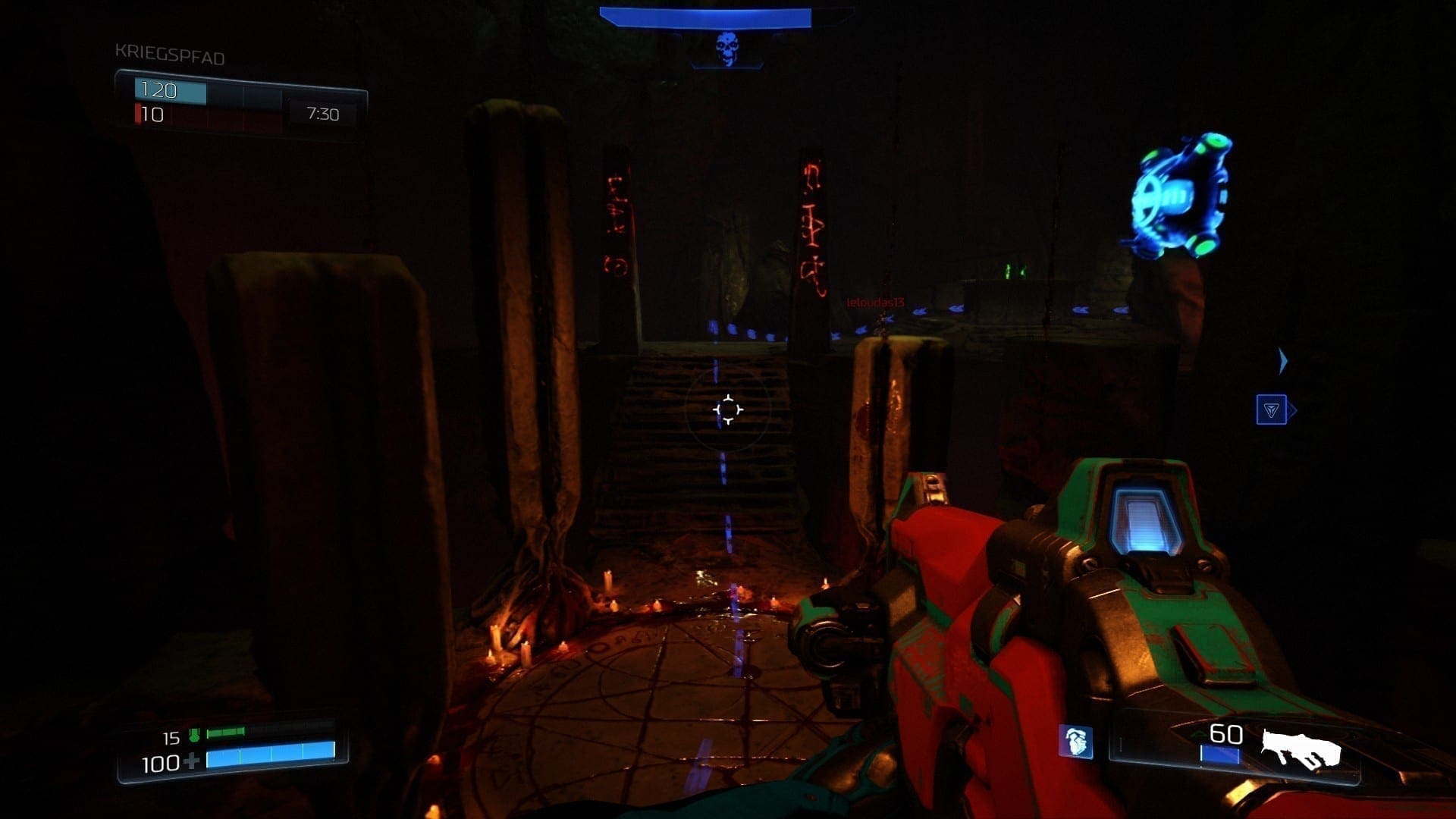Click the blue skull icon
Viewport: 1456px width, 819px height.
click(x=727, y=48)
